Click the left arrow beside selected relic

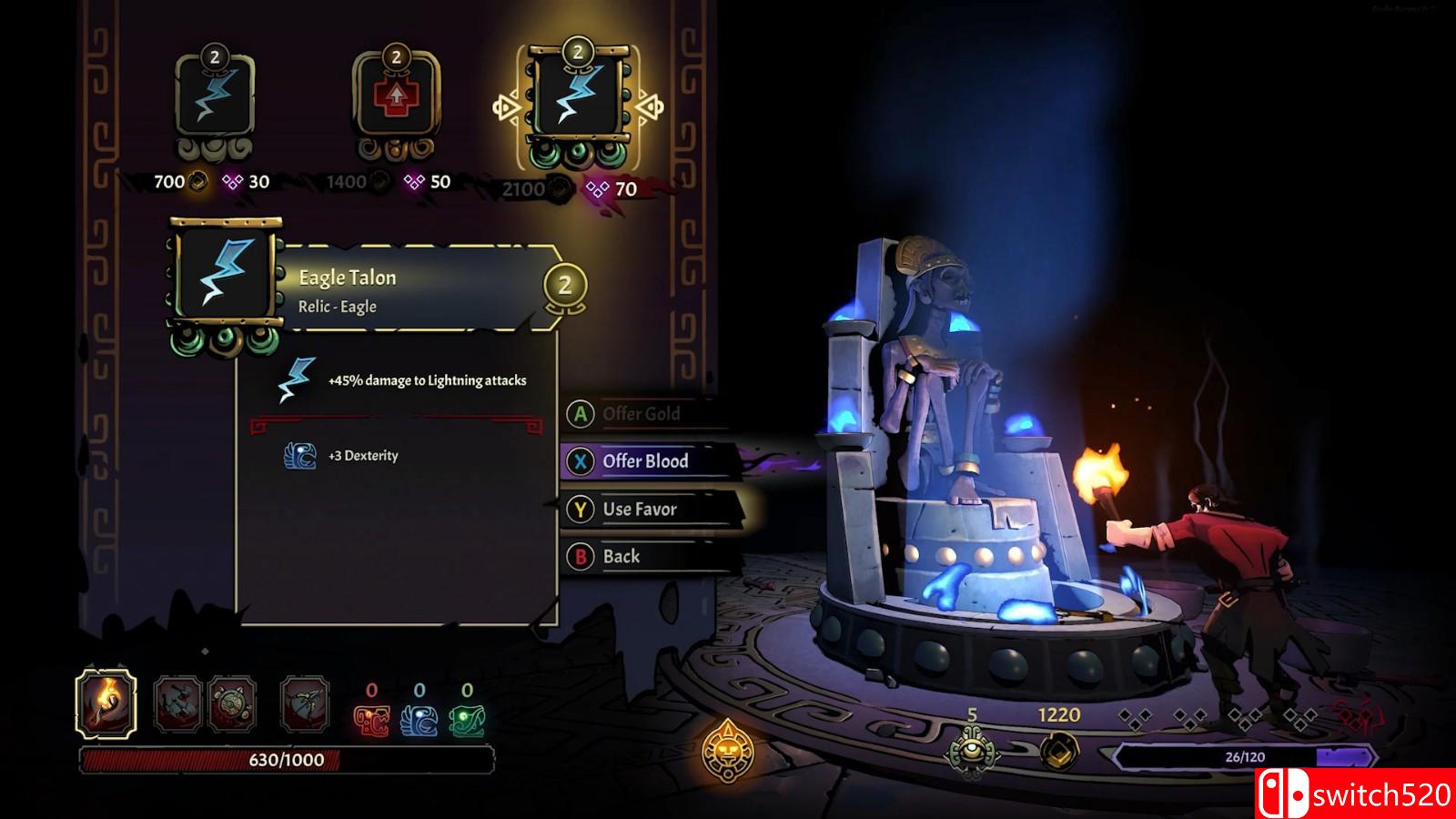(x=506, y=108)
